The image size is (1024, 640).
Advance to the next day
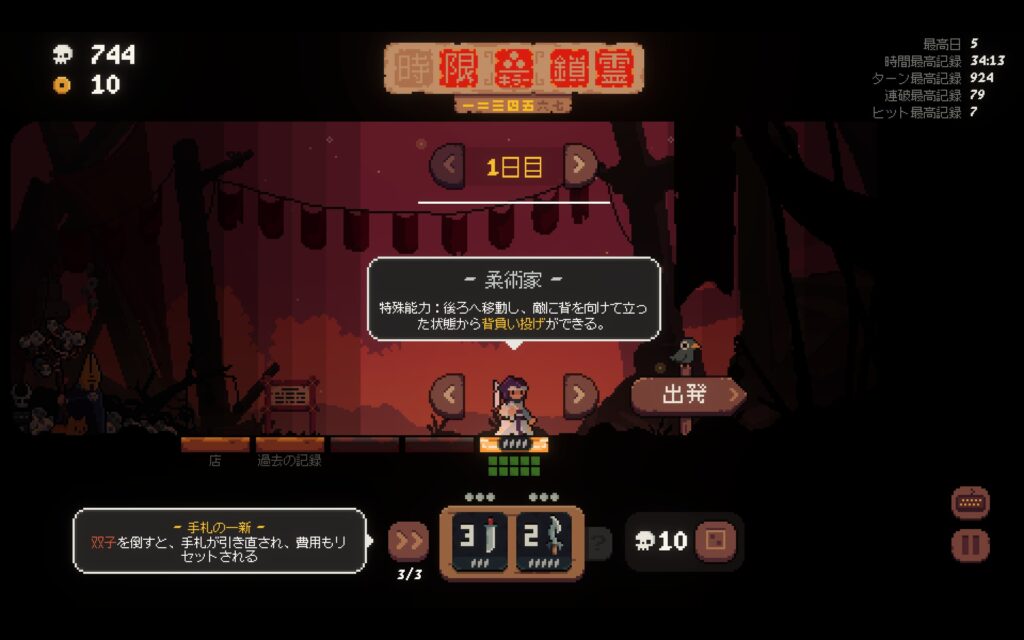pos(580,165)
